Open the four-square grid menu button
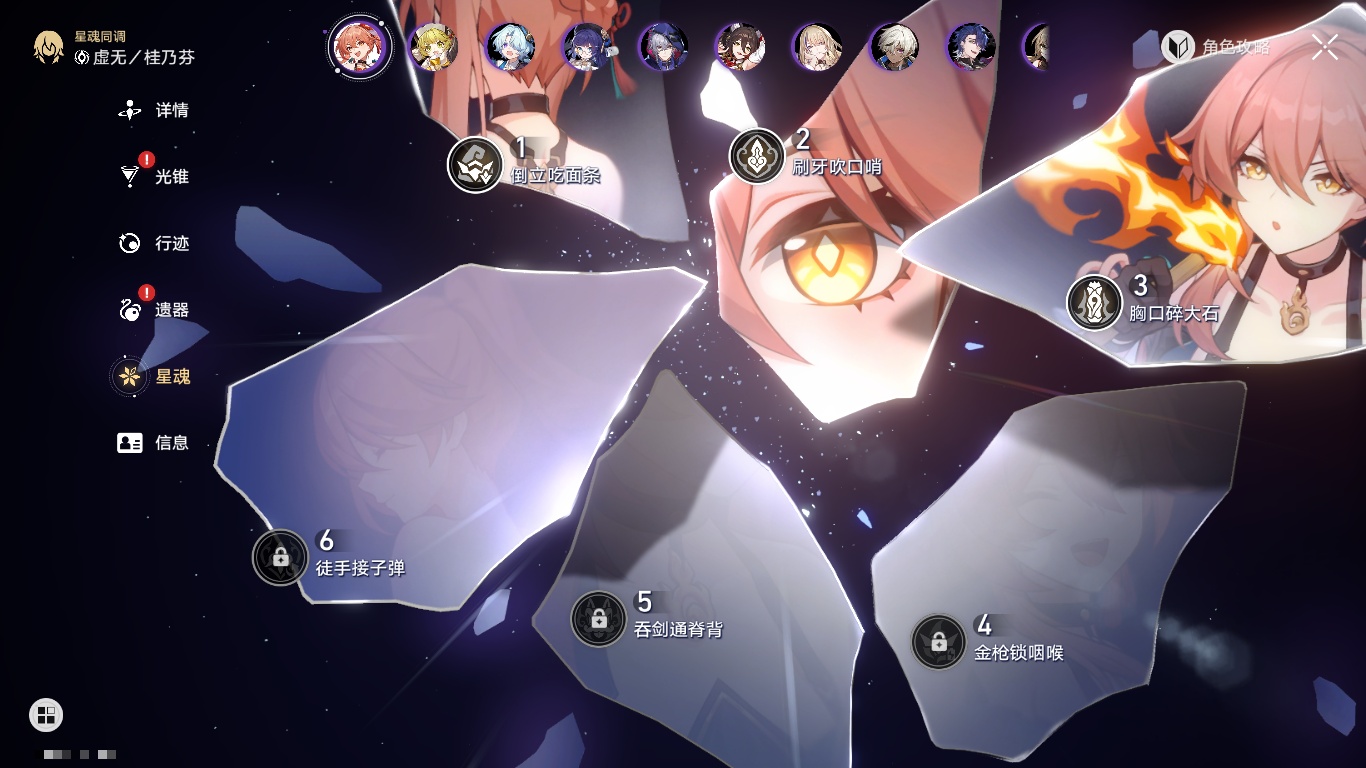 click(46, 714)
